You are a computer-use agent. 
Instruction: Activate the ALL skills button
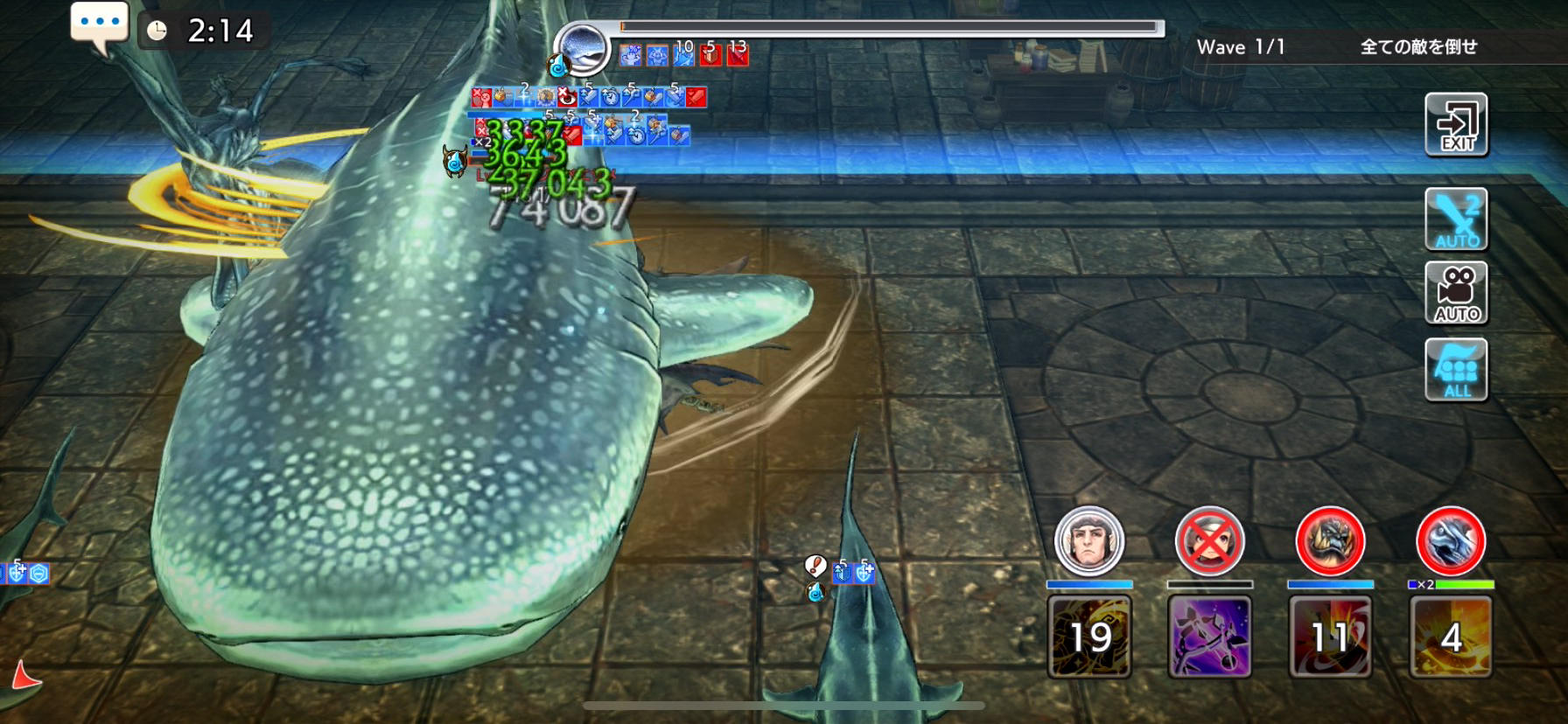click(x=1456, y=370)
